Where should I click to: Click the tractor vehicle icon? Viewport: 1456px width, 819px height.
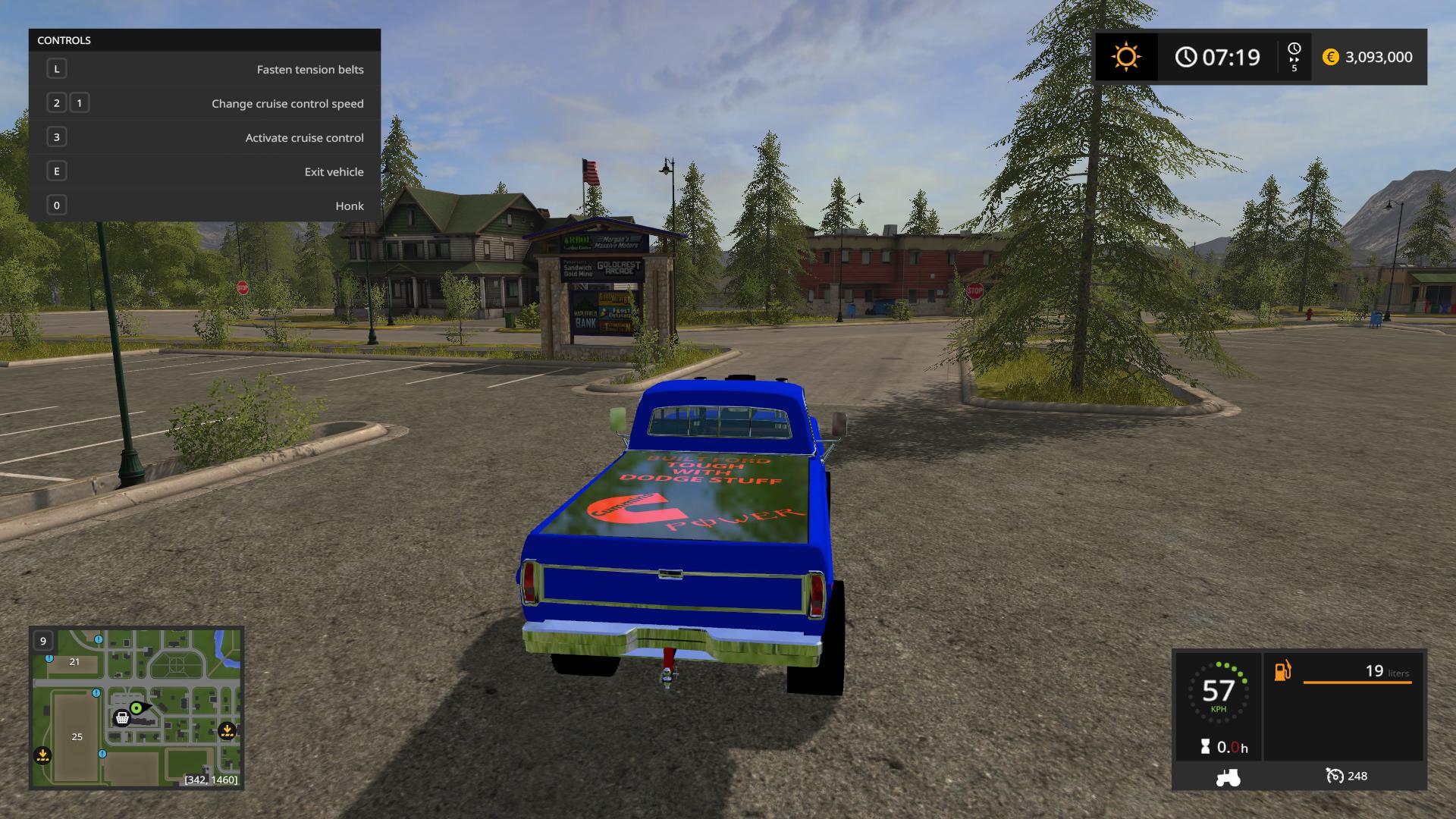1228,777
